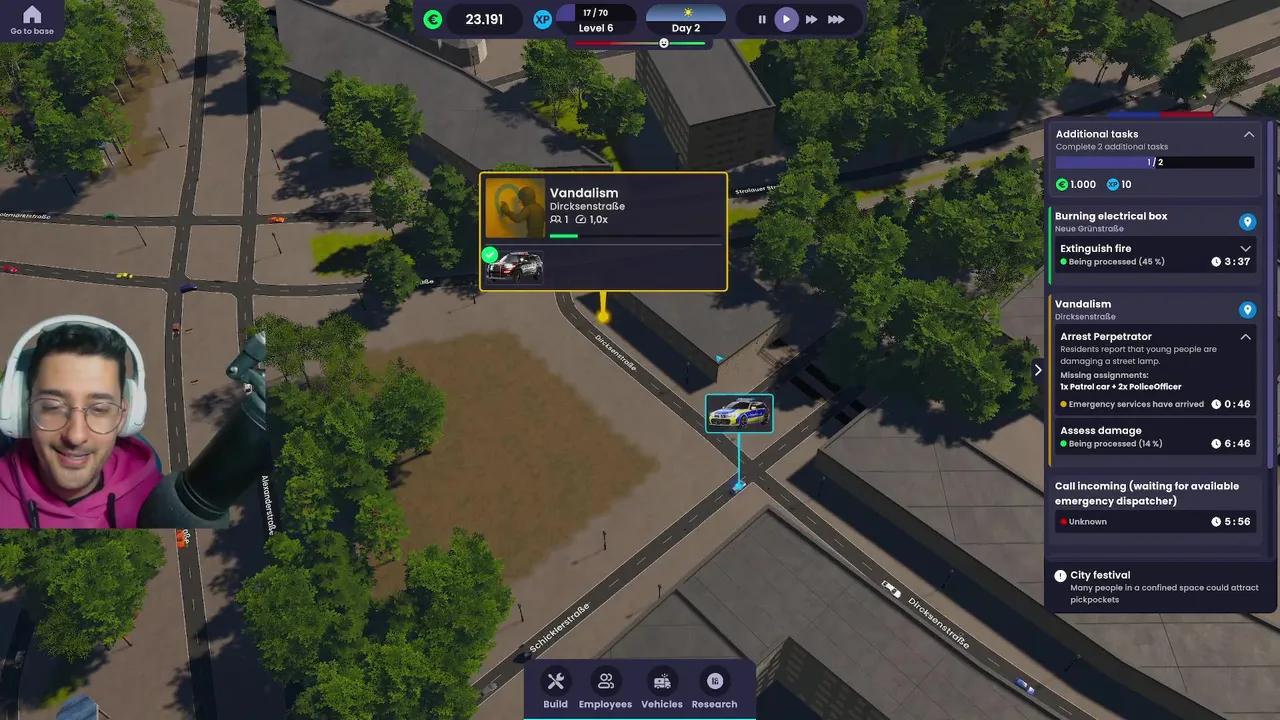Collapse the Arrest Perpetrator task details
Viewport: 1280px width, 720px height.
(1245, 337)
